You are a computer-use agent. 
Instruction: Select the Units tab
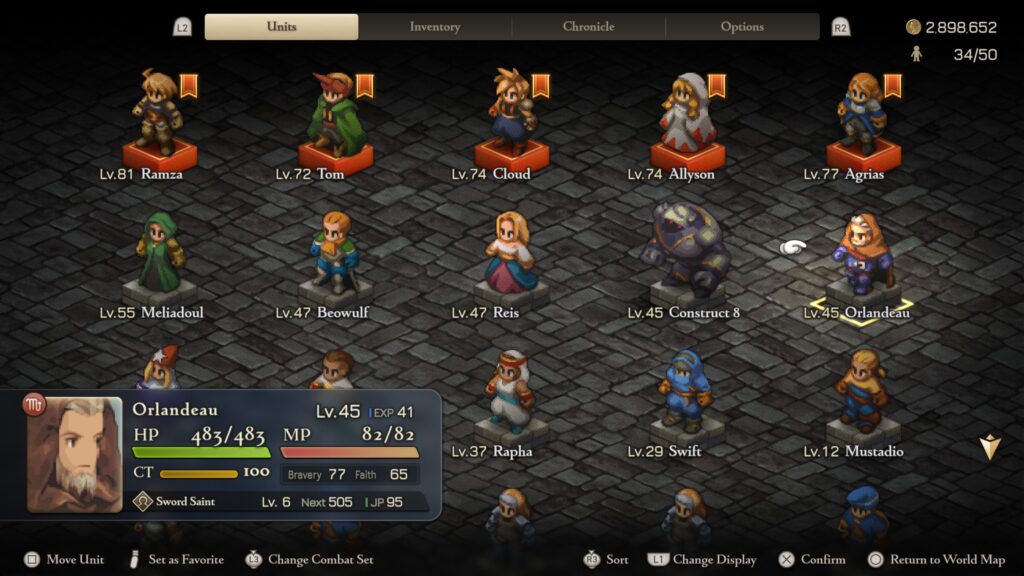(x=281, y=27)
